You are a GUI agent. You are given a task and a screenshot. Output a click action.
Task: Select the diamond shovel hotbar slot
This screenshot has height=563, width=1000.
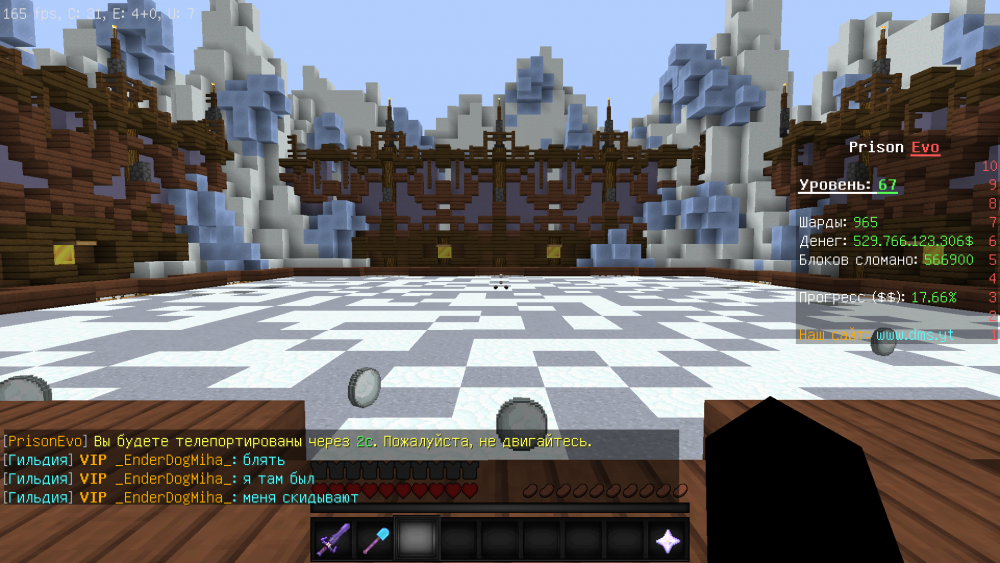(x=373, y=540)
